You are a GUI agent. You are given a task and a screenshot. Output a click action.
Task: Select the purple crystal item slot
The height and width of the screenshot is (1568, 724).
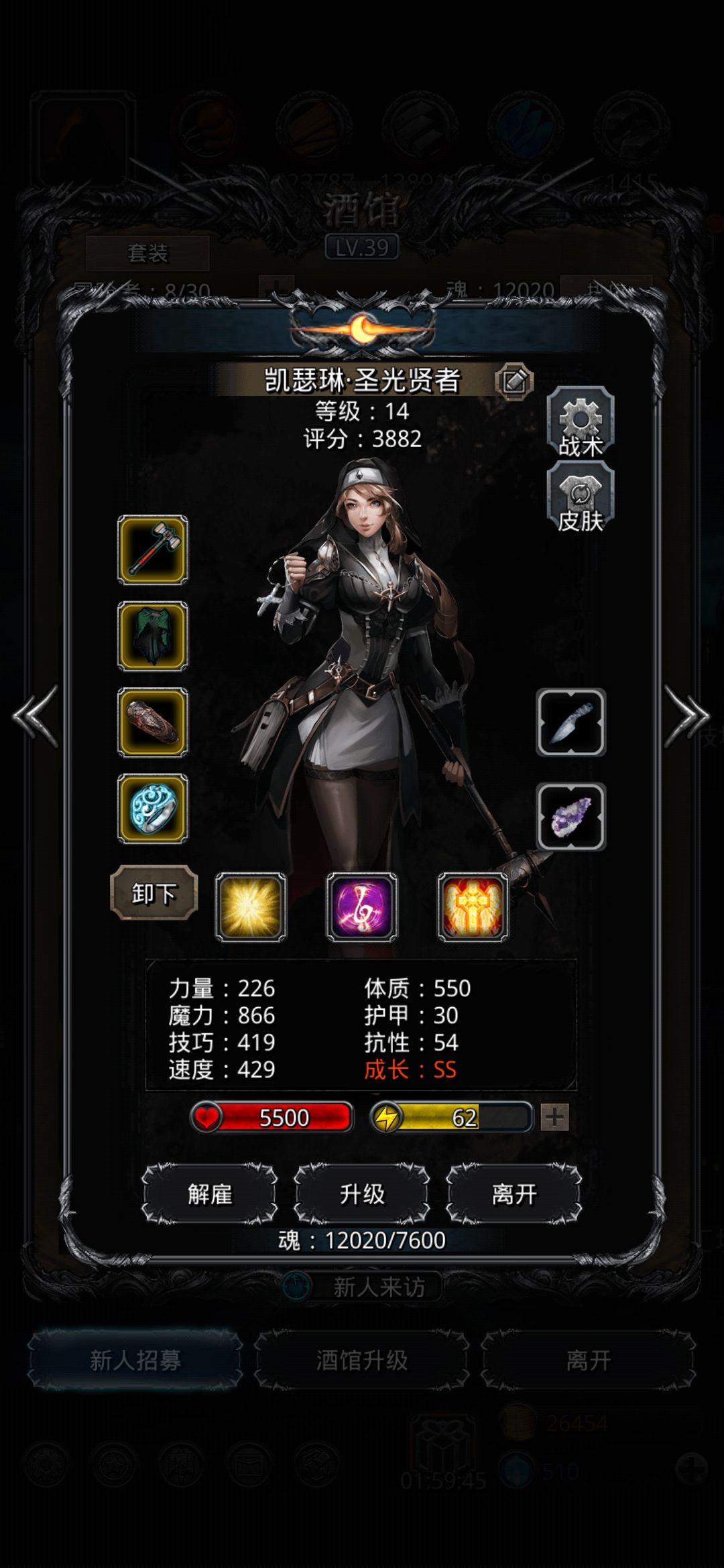click(571, 816)
